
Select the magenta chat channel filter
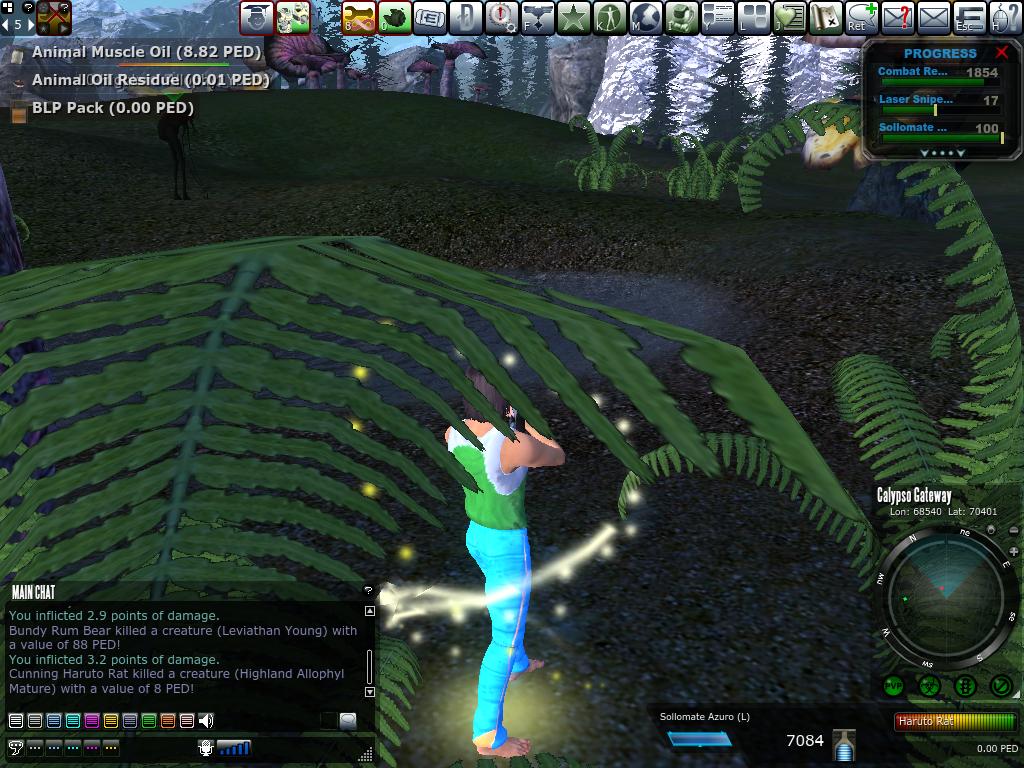(91, 721)
